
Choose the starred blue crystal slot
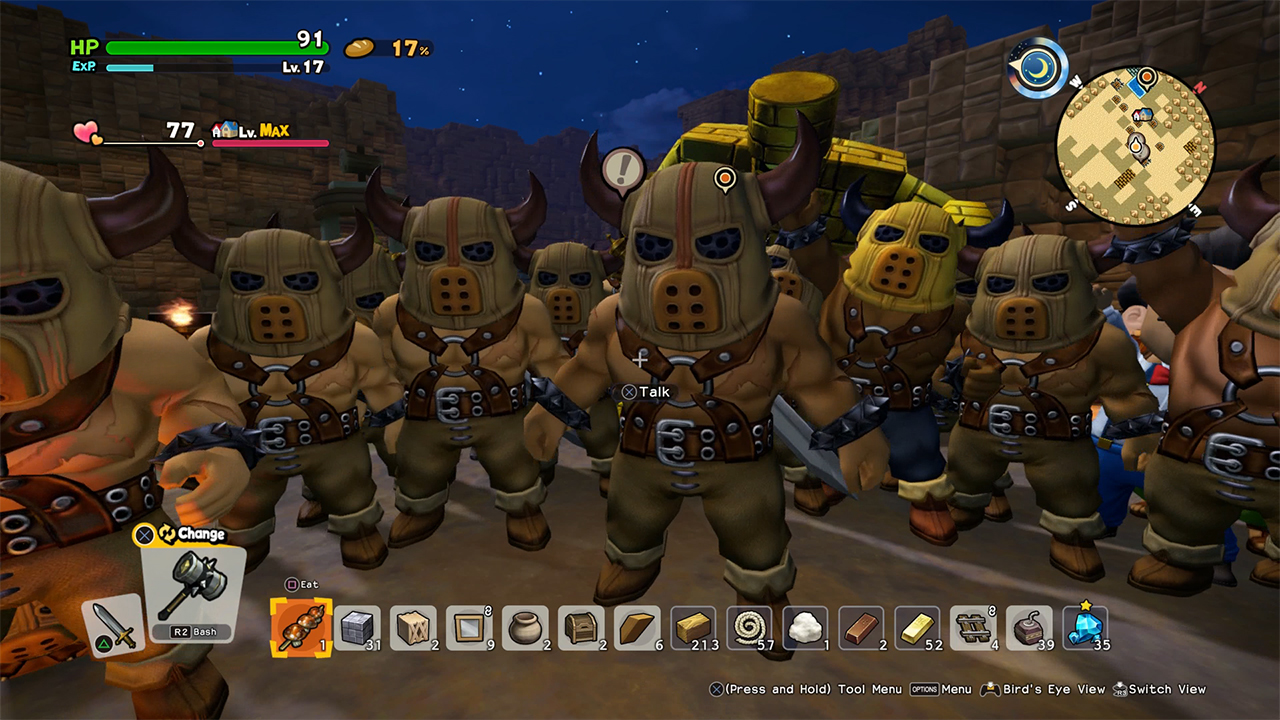(x=1085, y=628)
